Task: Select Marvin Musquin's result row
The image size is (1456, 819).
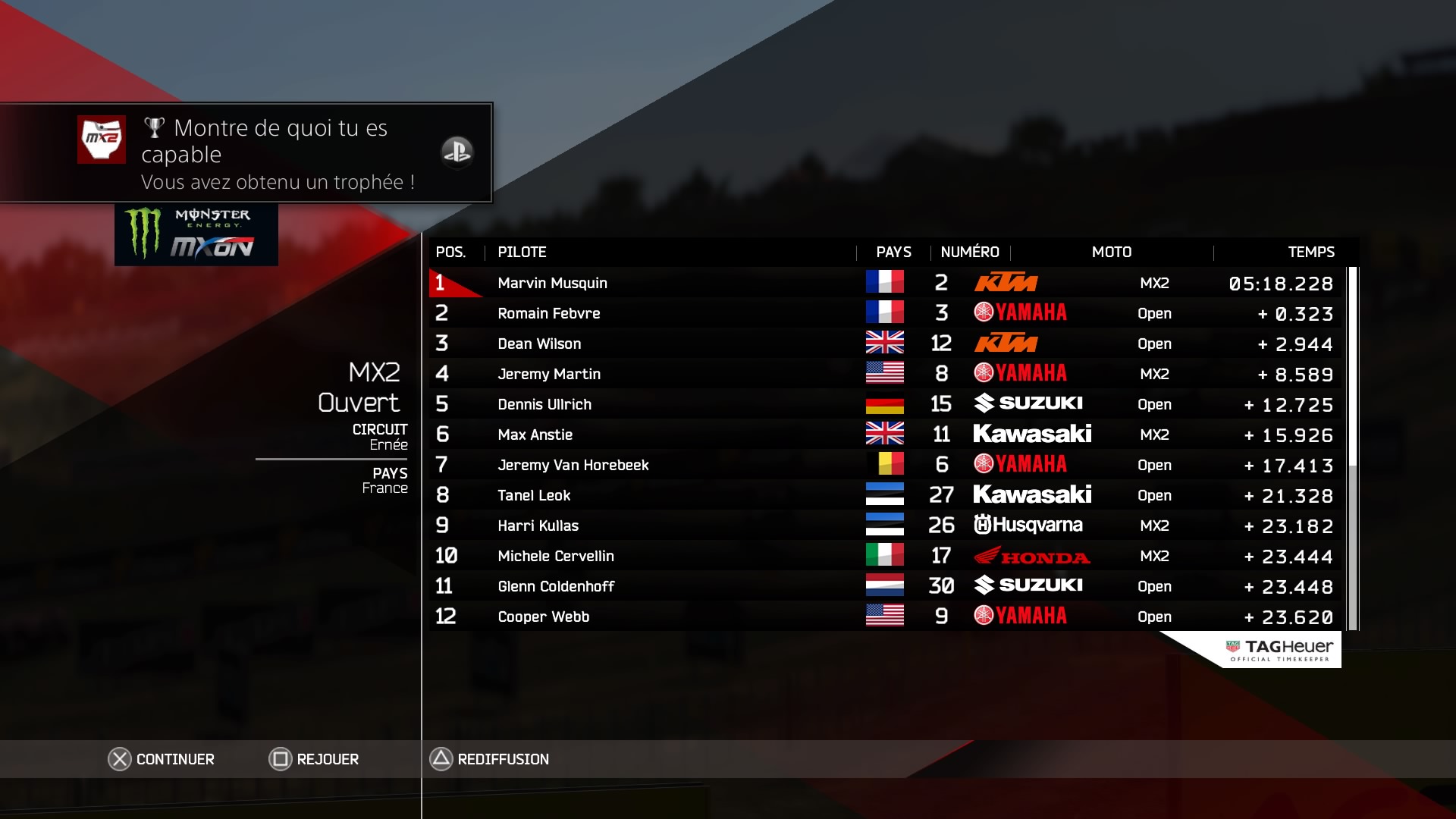Action: tap(884, 283)
